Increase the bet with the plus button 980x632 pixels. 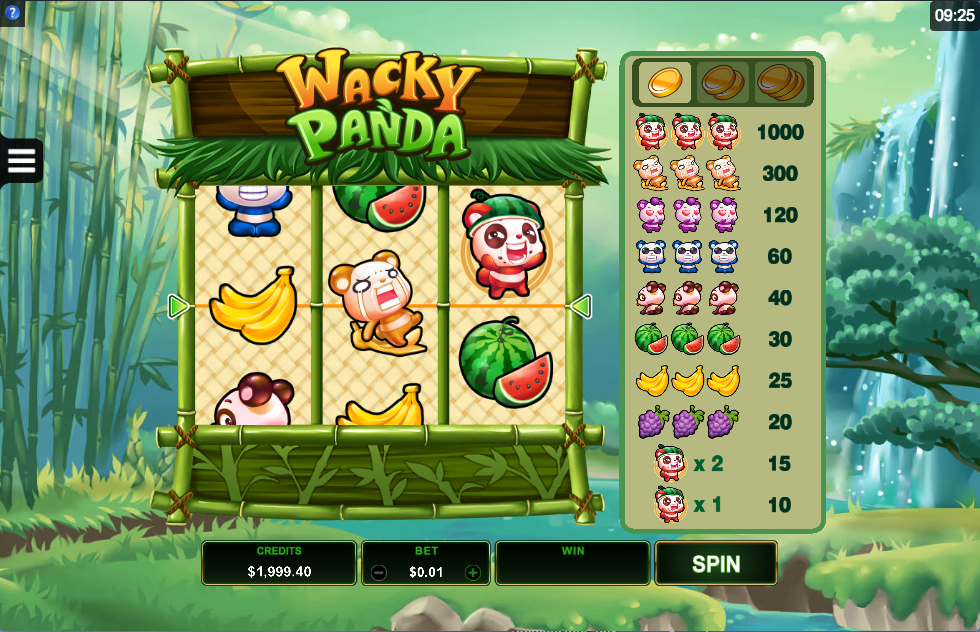tap(473, 573)
